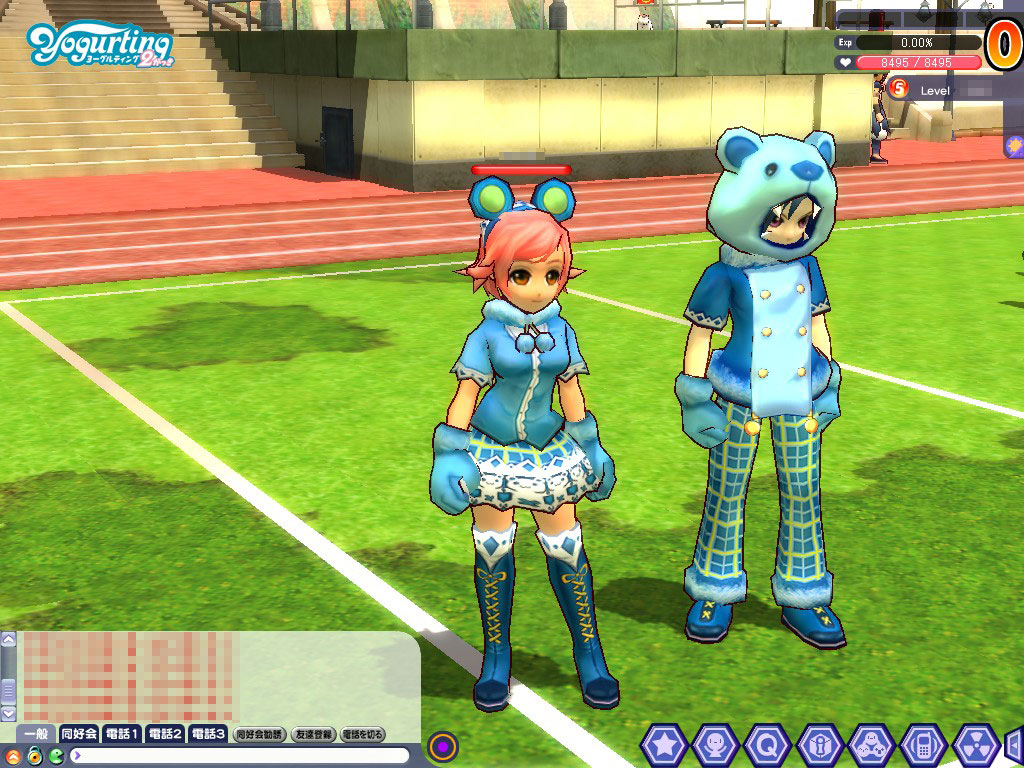This screenshot has width=1024, height=768.
Task: Select the 電話1 chat tab
Action: [x=121, y=734]
